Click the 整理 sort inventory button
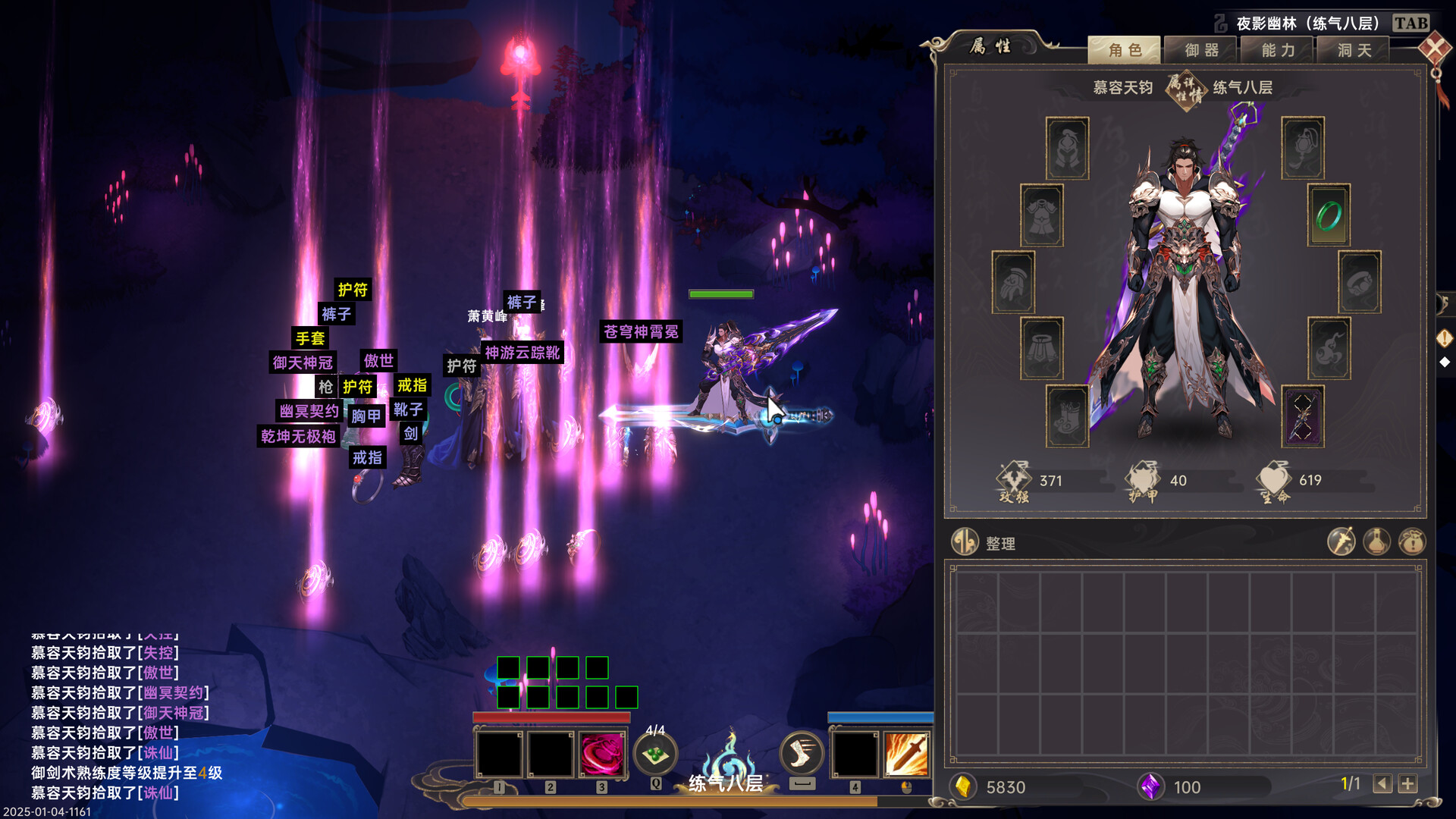 click(x=984, y=543)
